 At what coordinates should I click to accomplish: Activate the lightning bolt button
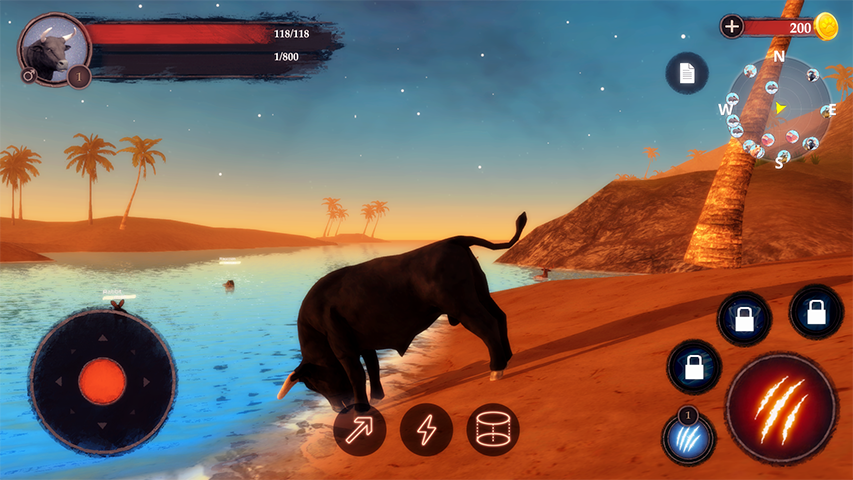coord(426,430)
